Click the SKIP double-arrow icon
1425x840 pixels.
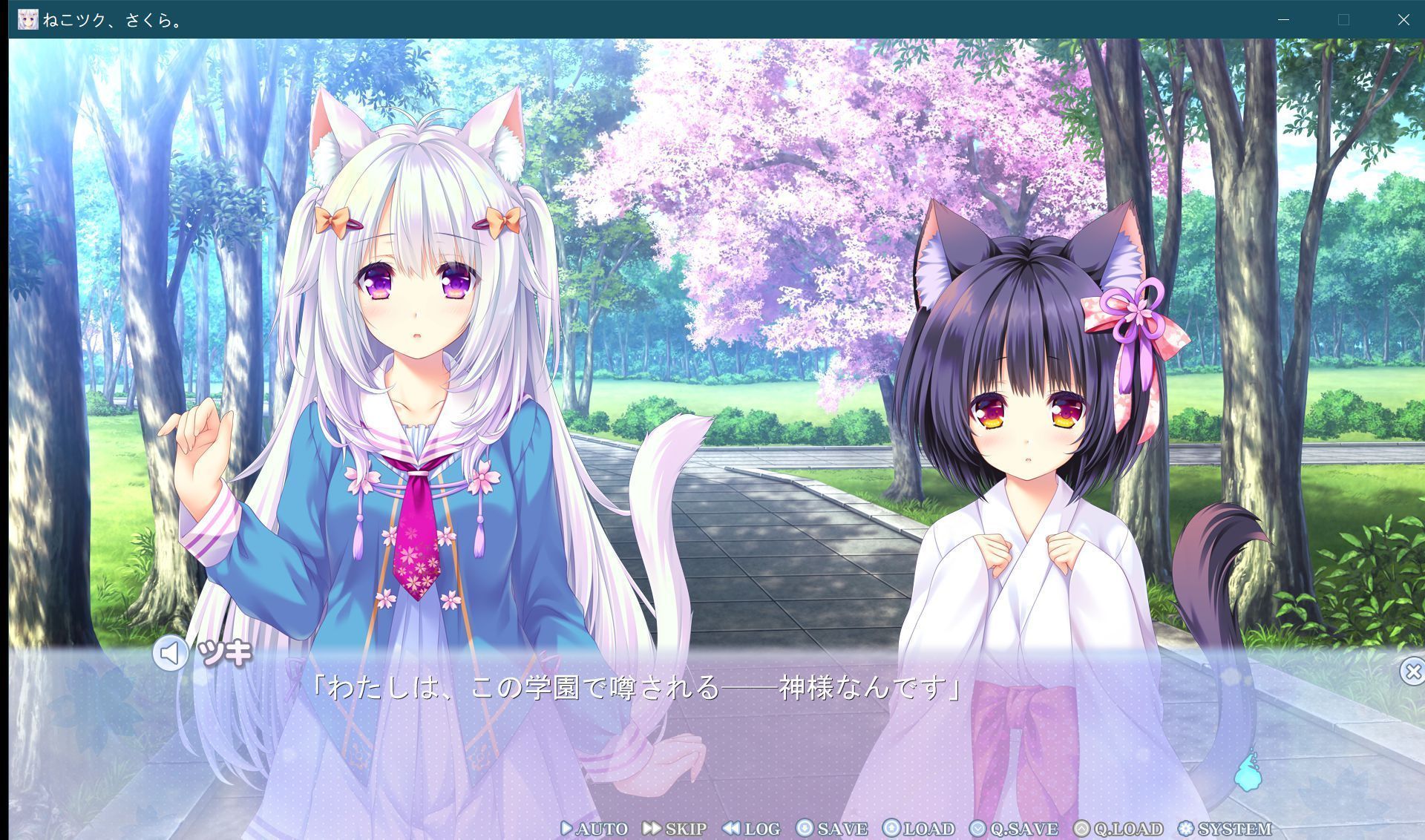point(652,829)
